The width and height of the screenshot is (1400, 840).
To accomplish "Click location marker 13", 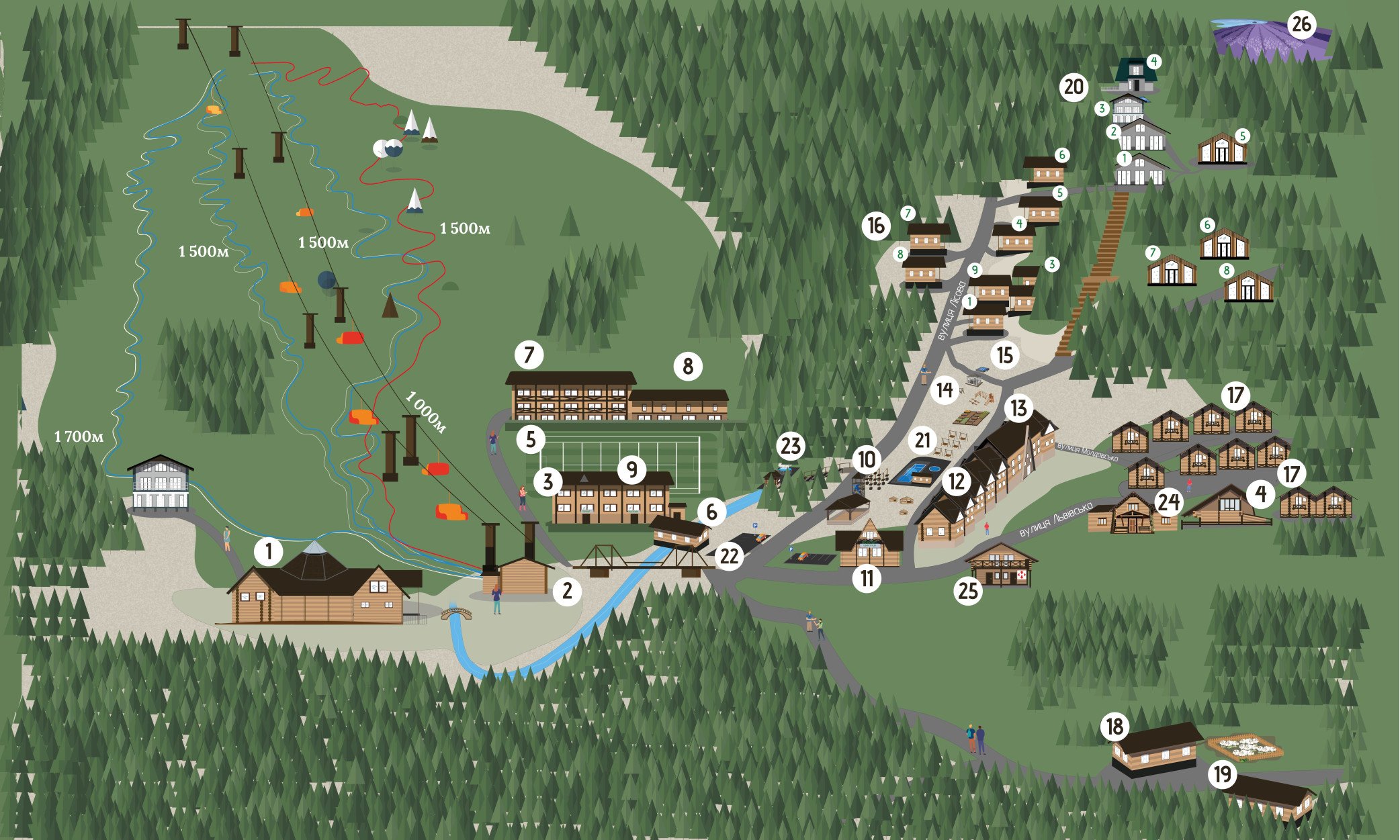I will tap(1019, 408).
